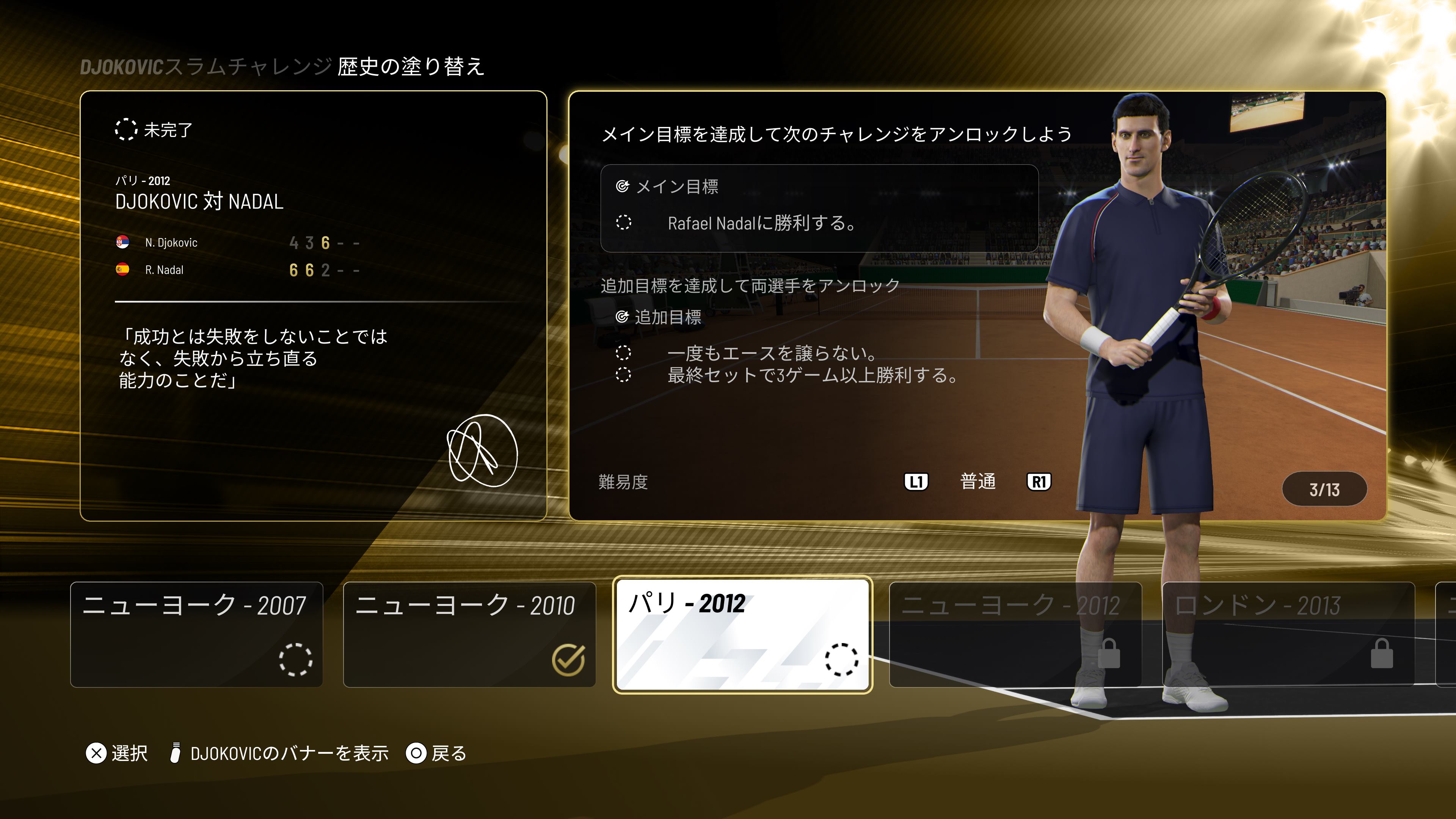Open the highlighted パリ - 2012 challenge
Viewport: 1456px width, 819px height.
tap(742, 634)
